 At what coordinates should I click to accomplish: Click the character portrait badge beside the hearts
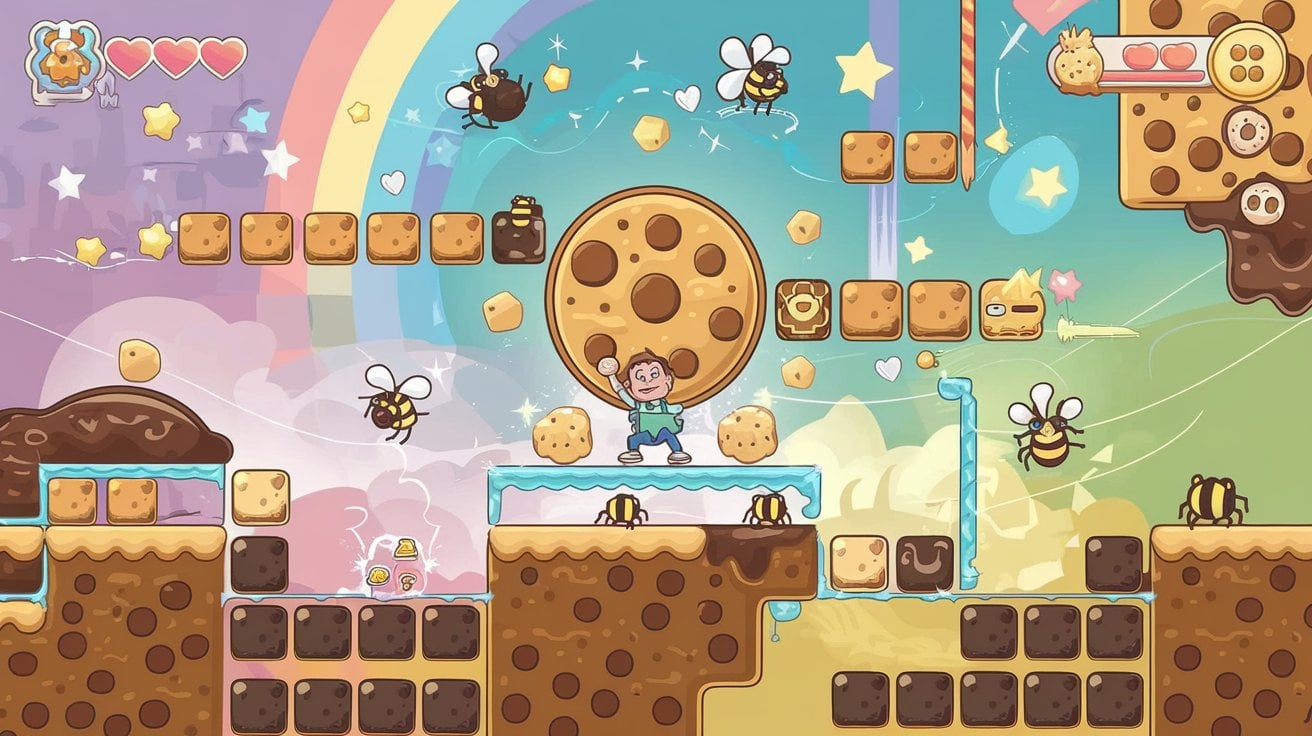[63, 57]
